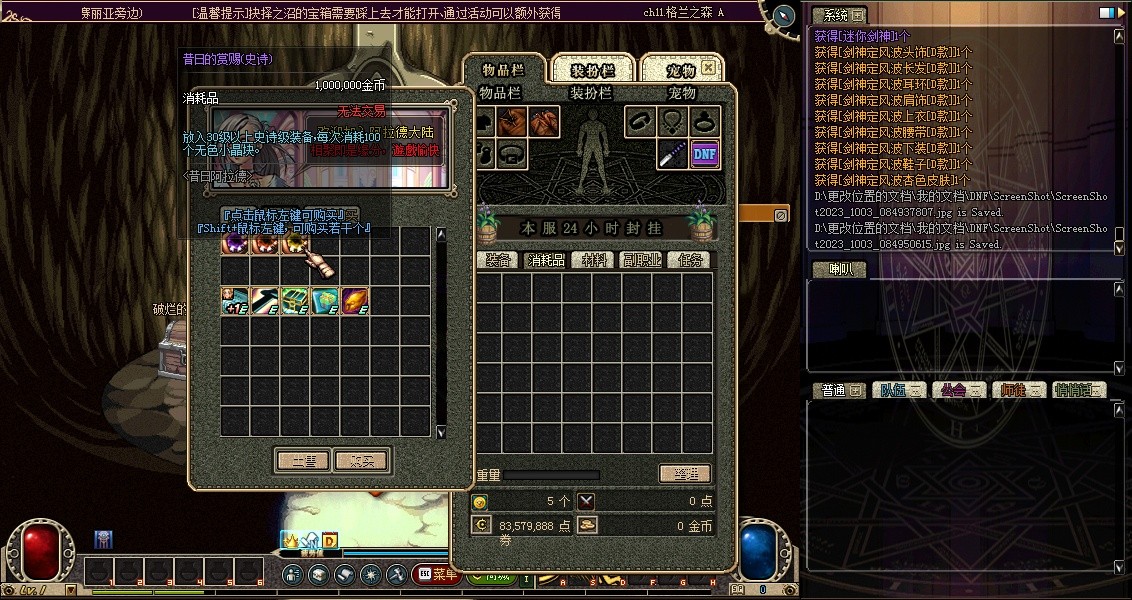Switch chat to the 公会 (Guild) channel
Image resolution: width=1132 pixels, height=600 pixels.
click(x=958, y=390)
